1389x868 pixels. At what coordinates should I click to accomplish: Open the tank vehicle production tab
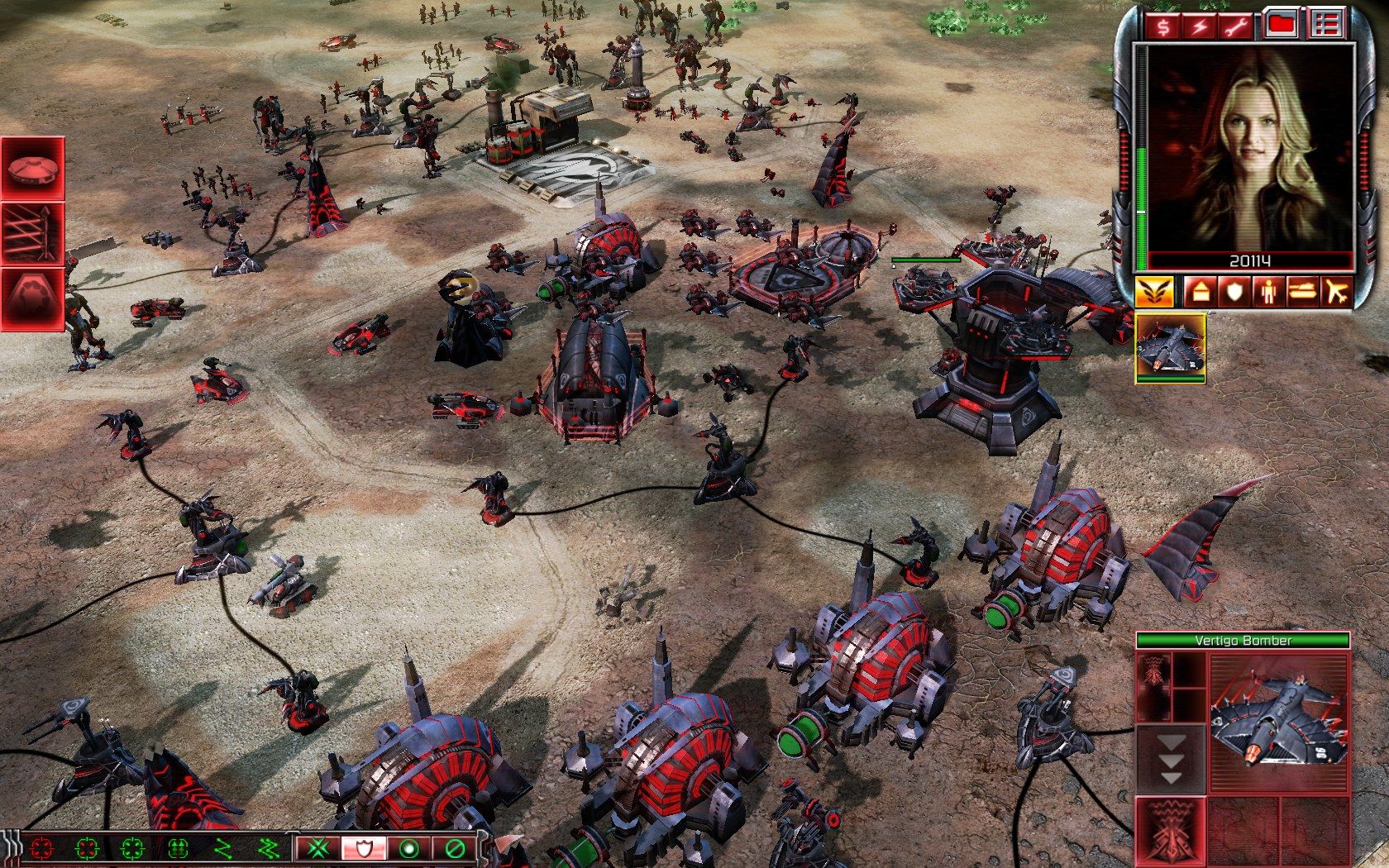pyautogui.click(x=1301, y=291)
